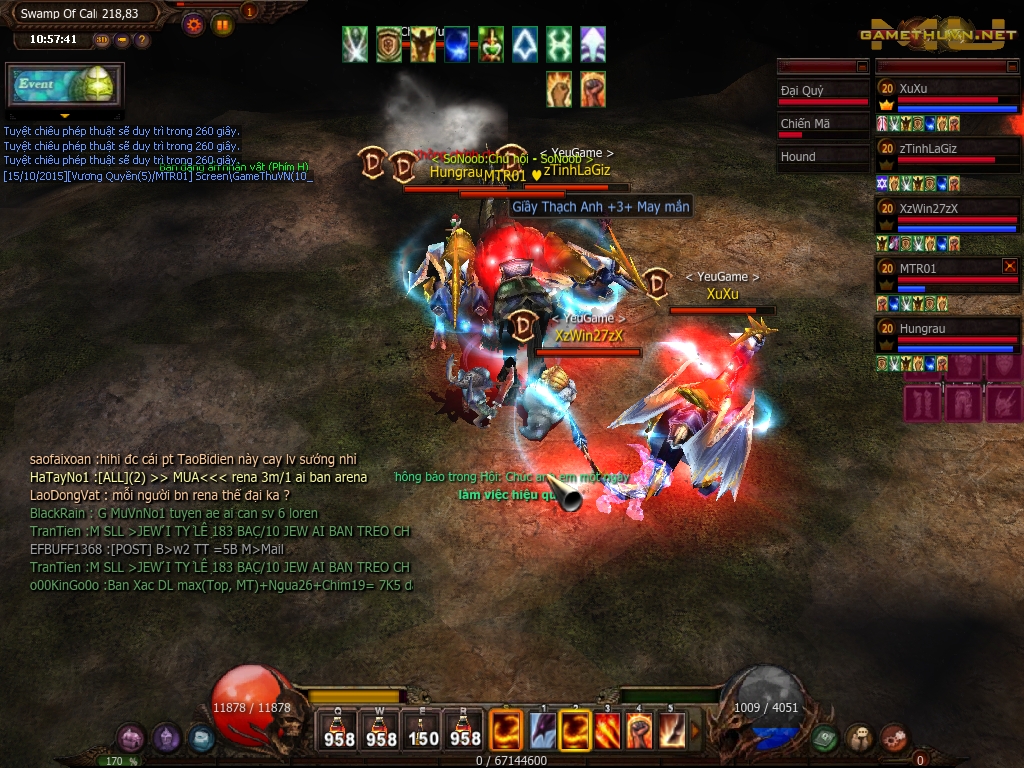
Task: Use the Q potion slot
Action: [x=339, y=731]
